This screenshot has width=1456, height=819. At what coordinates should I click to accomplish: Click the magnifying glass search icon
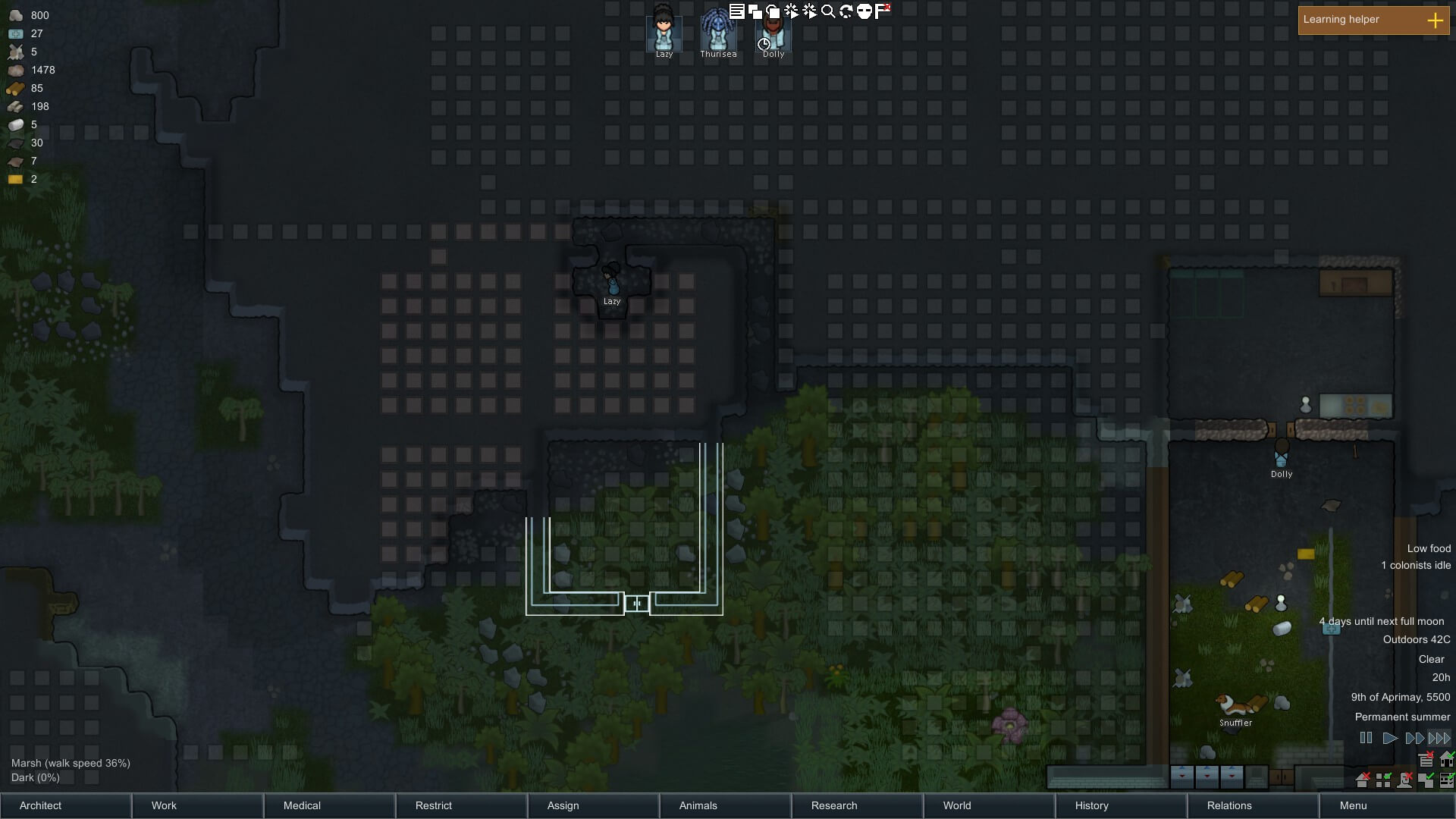[x=828, y=11]
